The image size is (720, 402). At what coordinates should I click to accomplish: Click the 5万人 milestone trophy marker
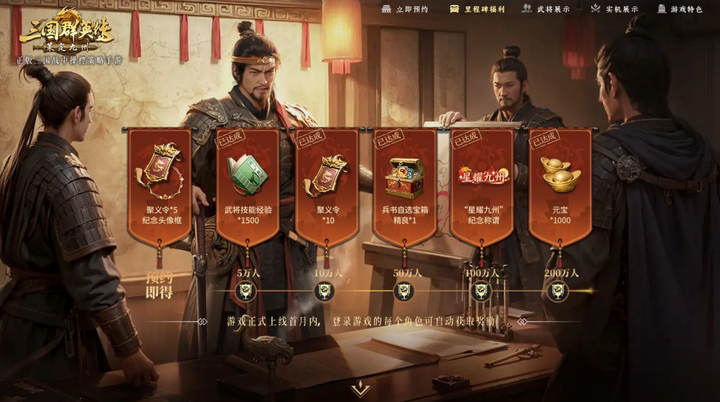[x=247, y=291]
